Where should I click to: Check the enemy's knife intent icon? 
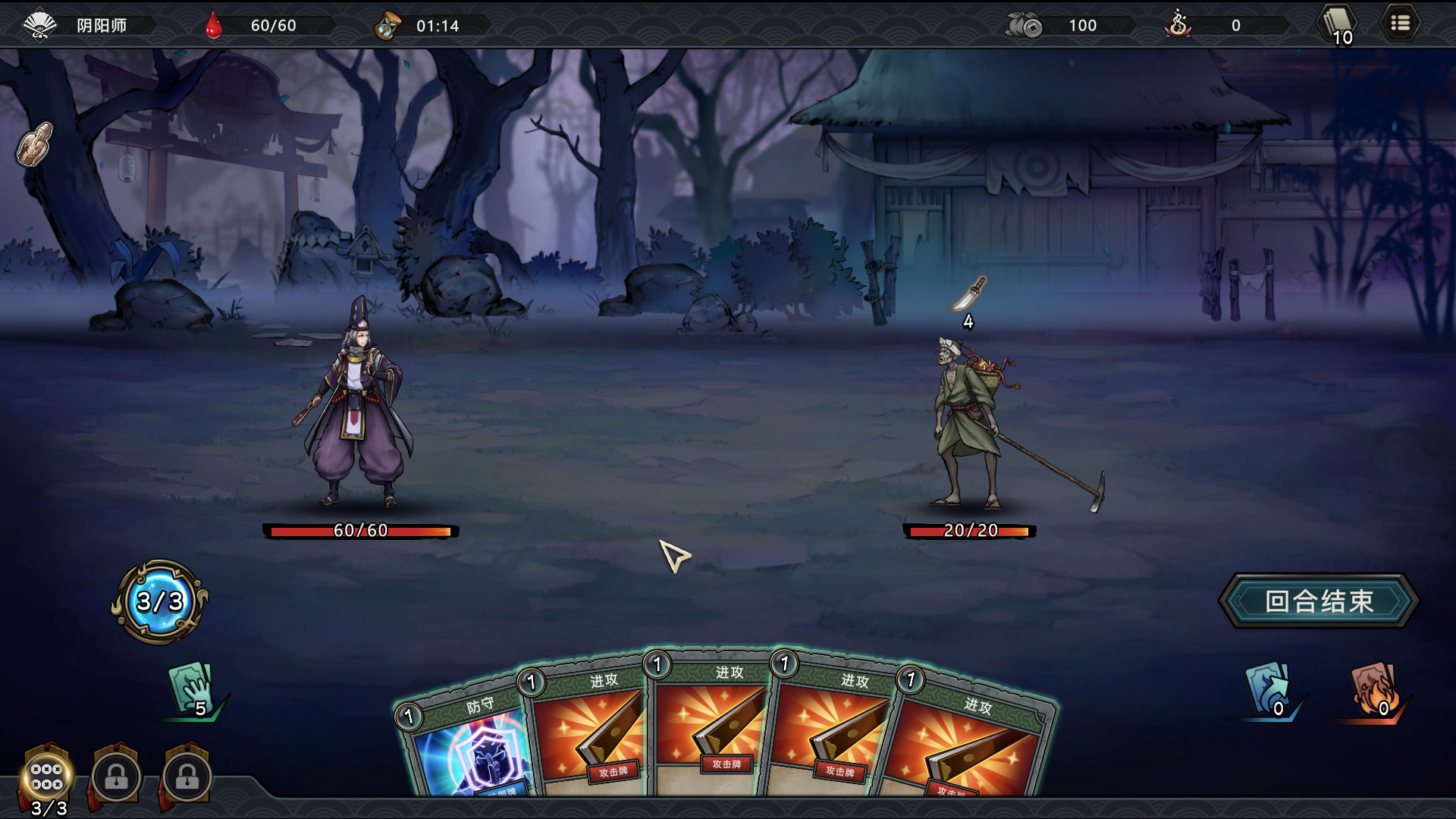[968, 294]
